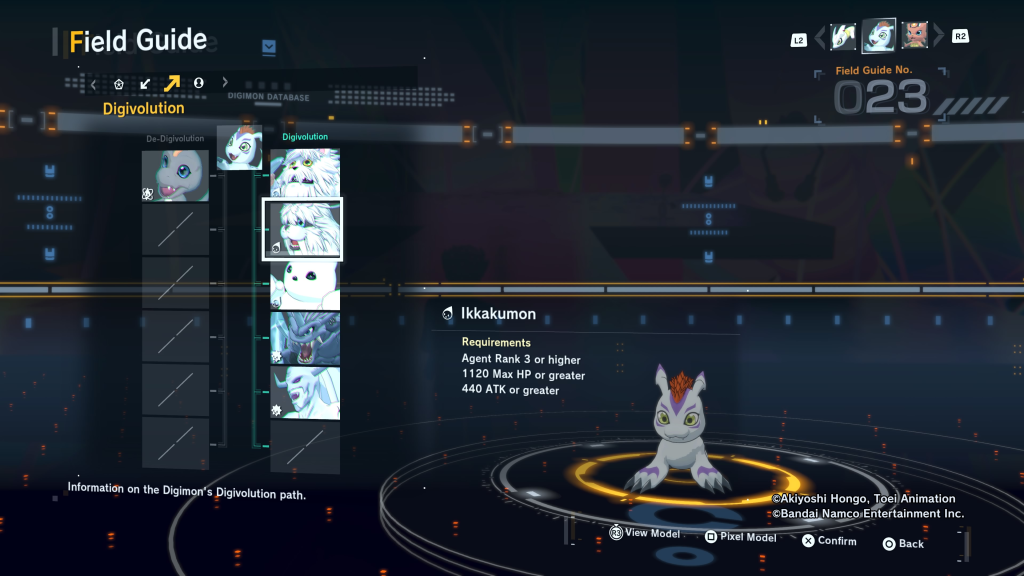Viewport: 1024px width, 576px height.
Task: Select the highlighted Ikkakumon digivolution tile
Action: point(302,229)
